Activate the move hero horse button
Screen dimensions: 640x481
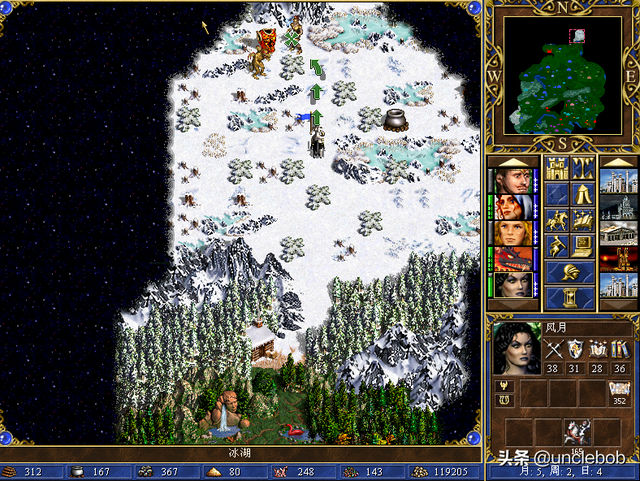557,219
